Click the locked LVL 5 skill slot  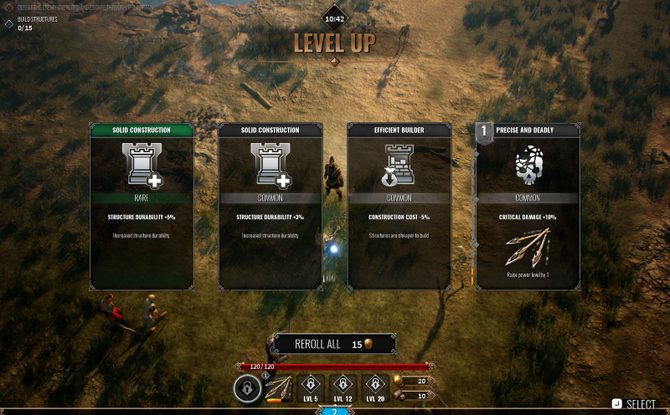pyautogui.click(x=311, y=386)
